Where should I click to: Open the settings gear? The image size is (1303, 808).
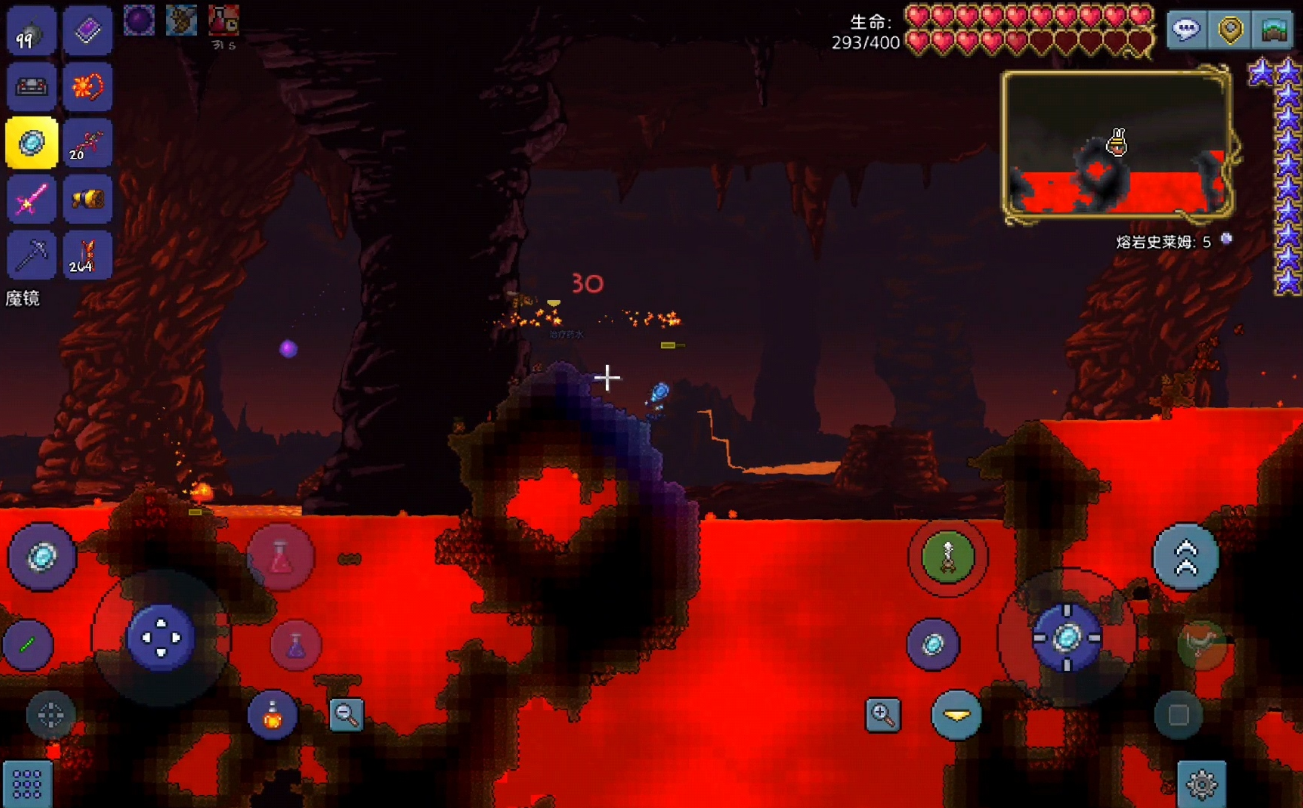click(1202, 784)
